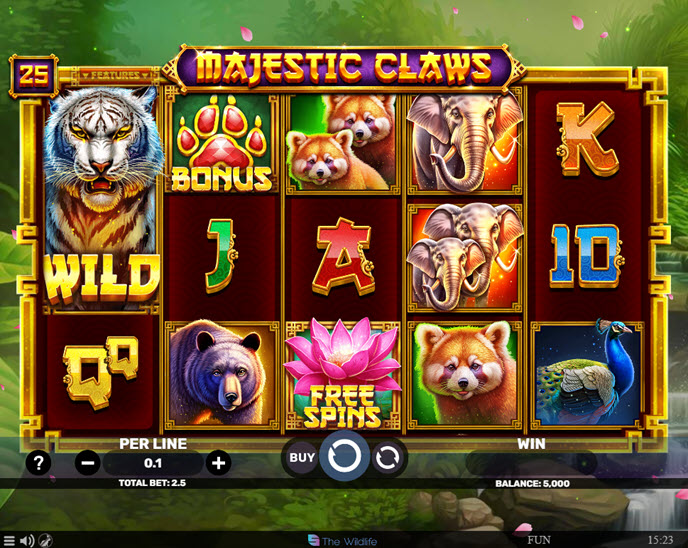
Task: Toggle the sound speaker icon
Action: [27, 540]
